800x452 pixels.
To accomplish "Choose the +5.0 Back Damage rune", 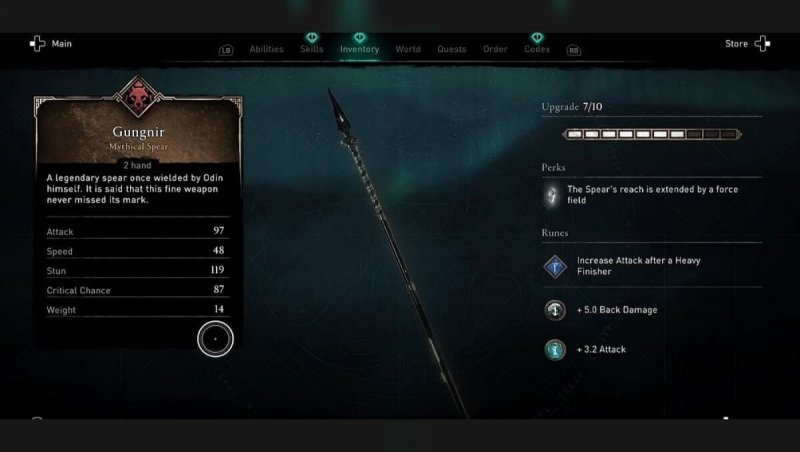I will (x=556, y=310).
